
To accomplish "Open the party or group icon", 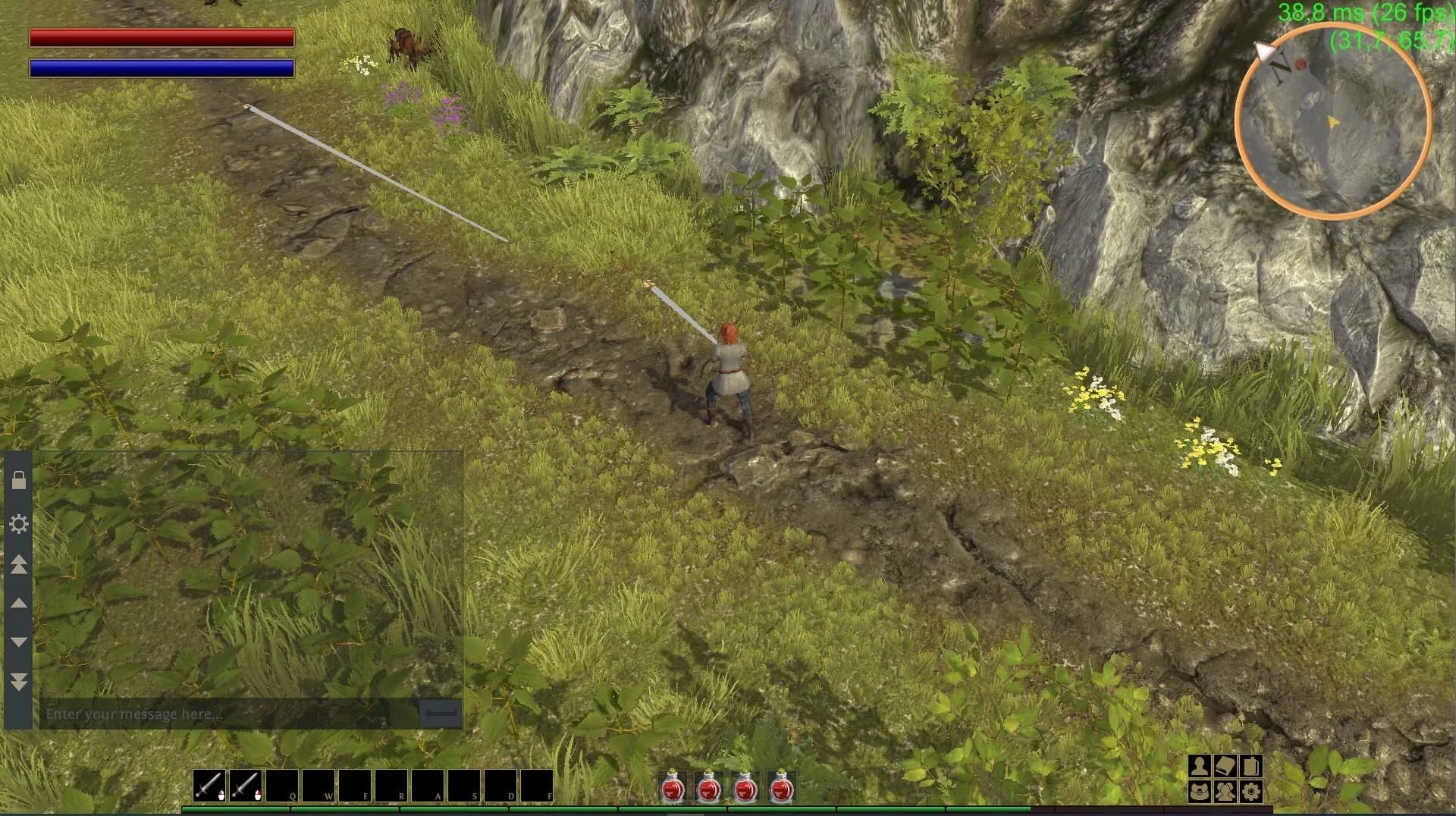I will [x=1225, y=792].
